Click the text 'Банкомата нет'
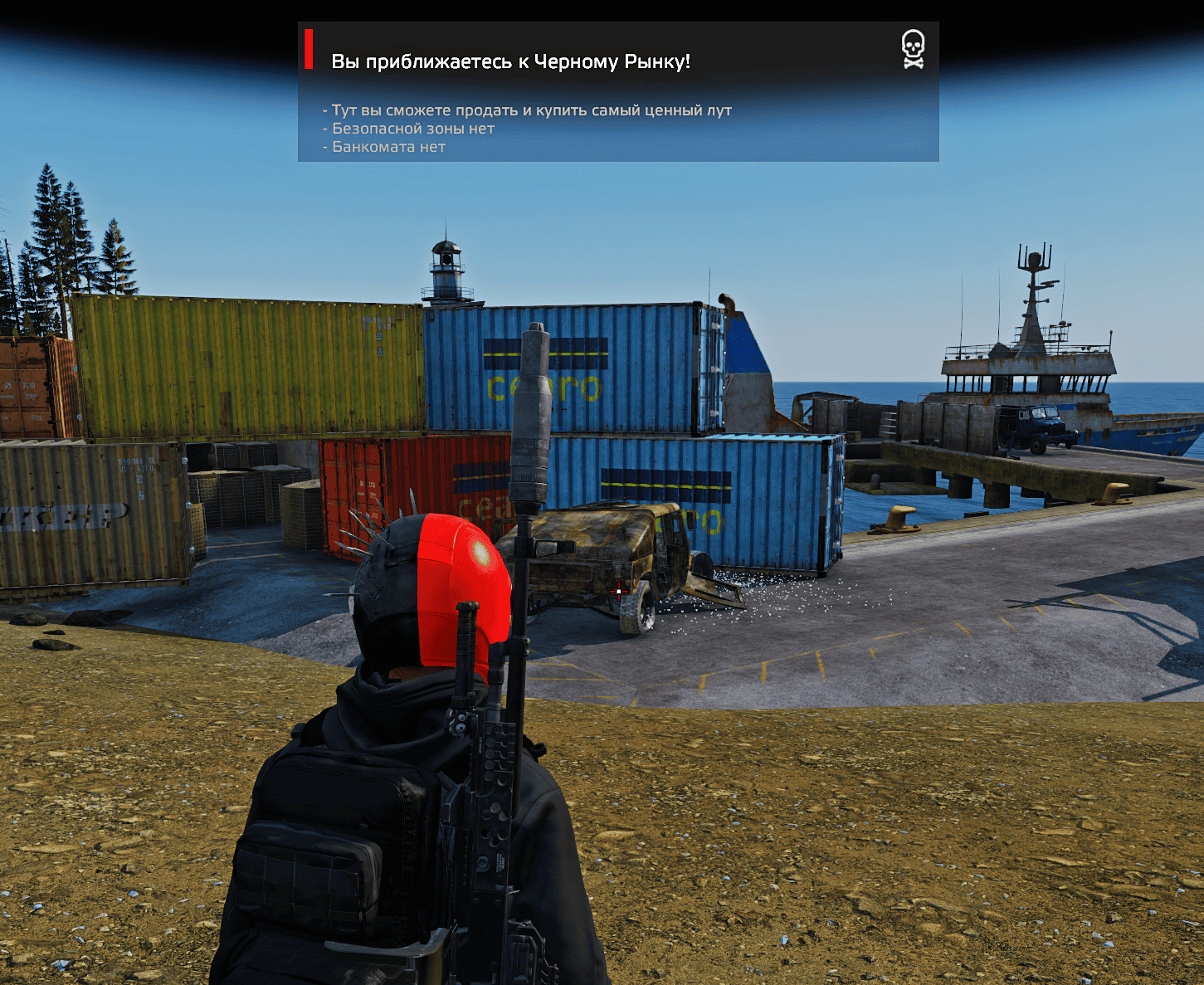This screenshot has width=1204, height=985. tap(383, 146)
